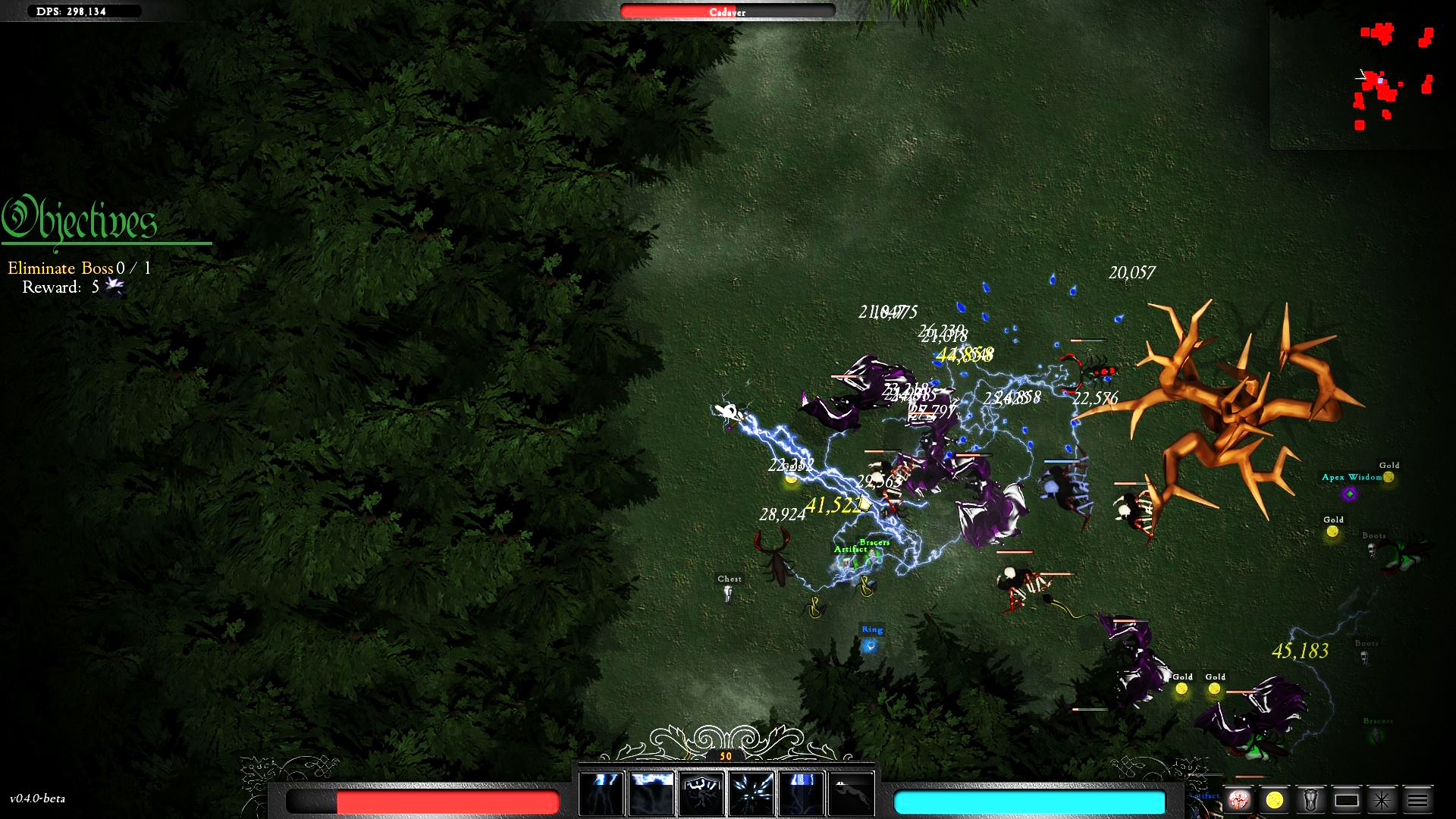Image resolution: width=1456 pixels, height=819 pixels.
Task: Click the rectangle map icon
Action: click(1347, 799)
